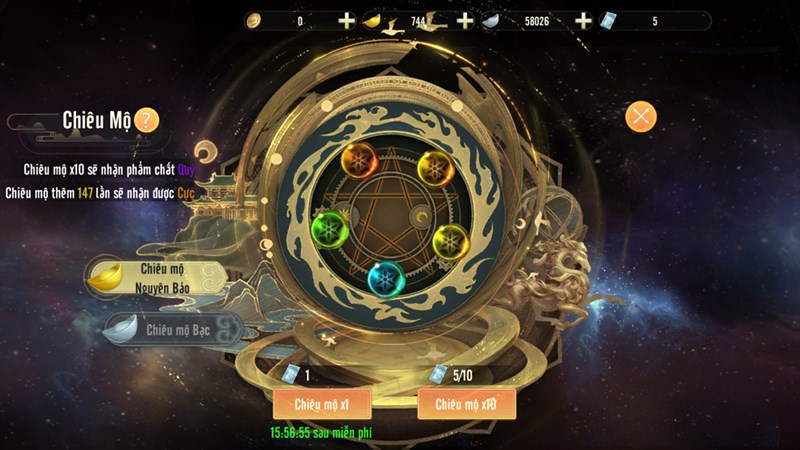Switch to Chiêu mộ Bạc tab
Viewport: 800px width, 450px height.
pyautogui.click(x=170, y=329)
